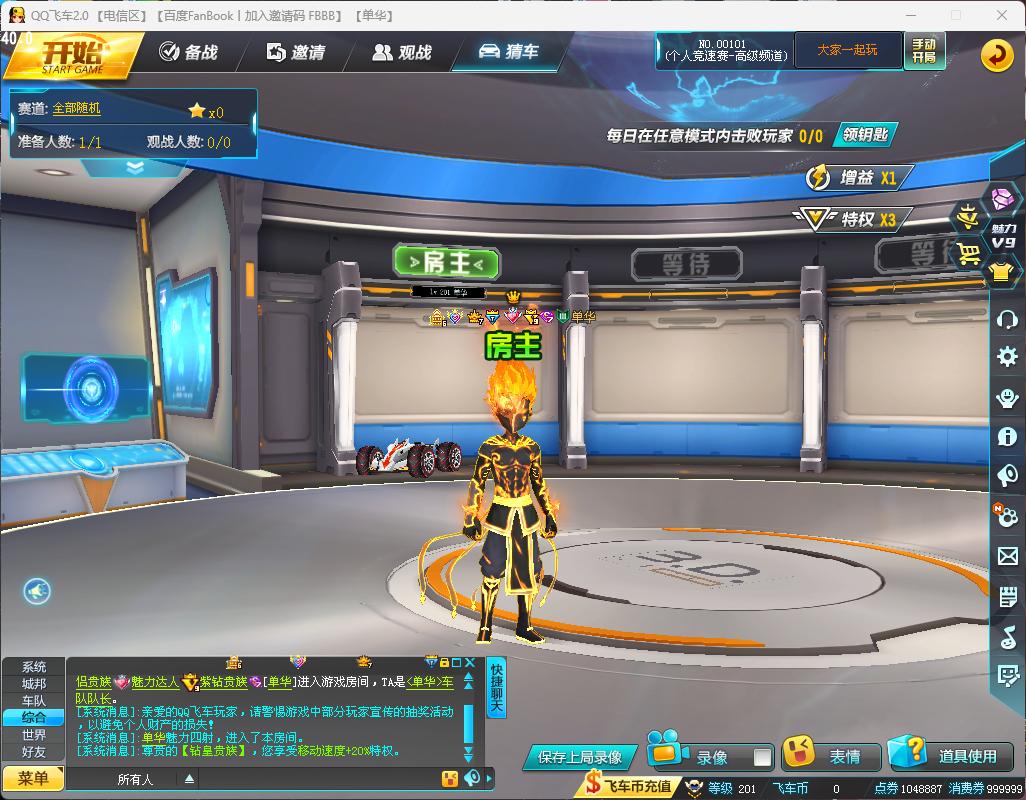Tick the 录像 recording checkbox
1026x800 pixels.
tap(762, 757)
